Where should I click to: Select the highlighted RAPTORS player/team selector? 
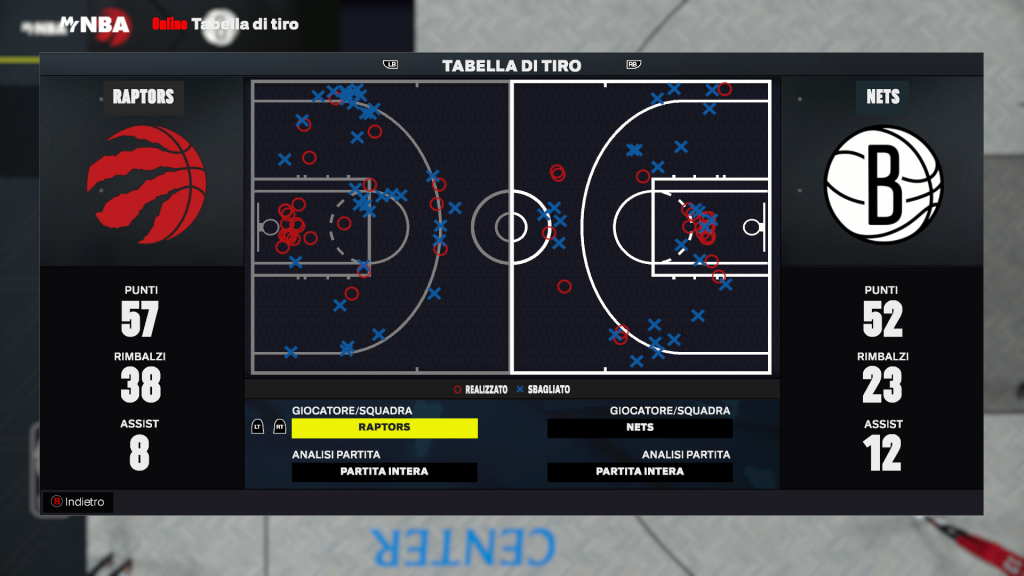click(384, 428)
